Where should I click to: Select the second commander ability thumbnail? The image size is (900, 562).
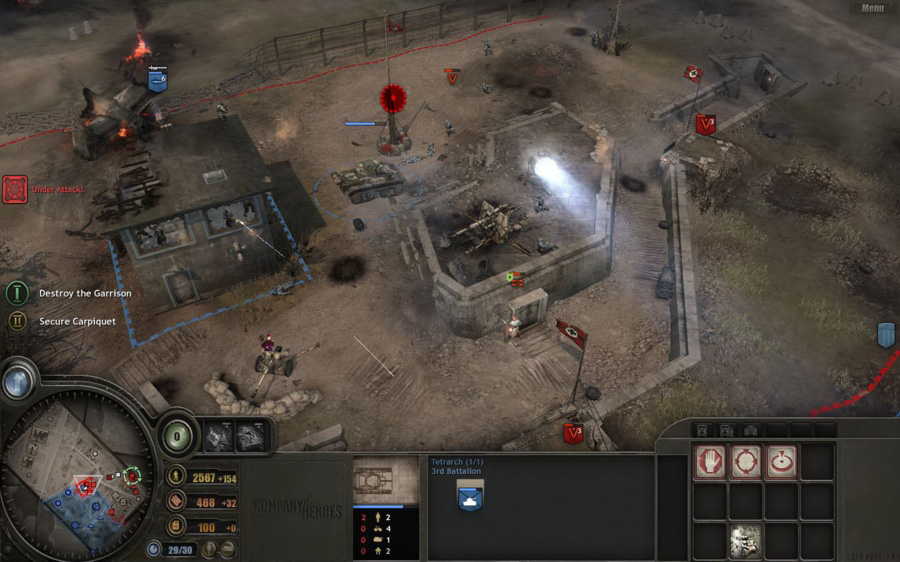tap(250, 435)
